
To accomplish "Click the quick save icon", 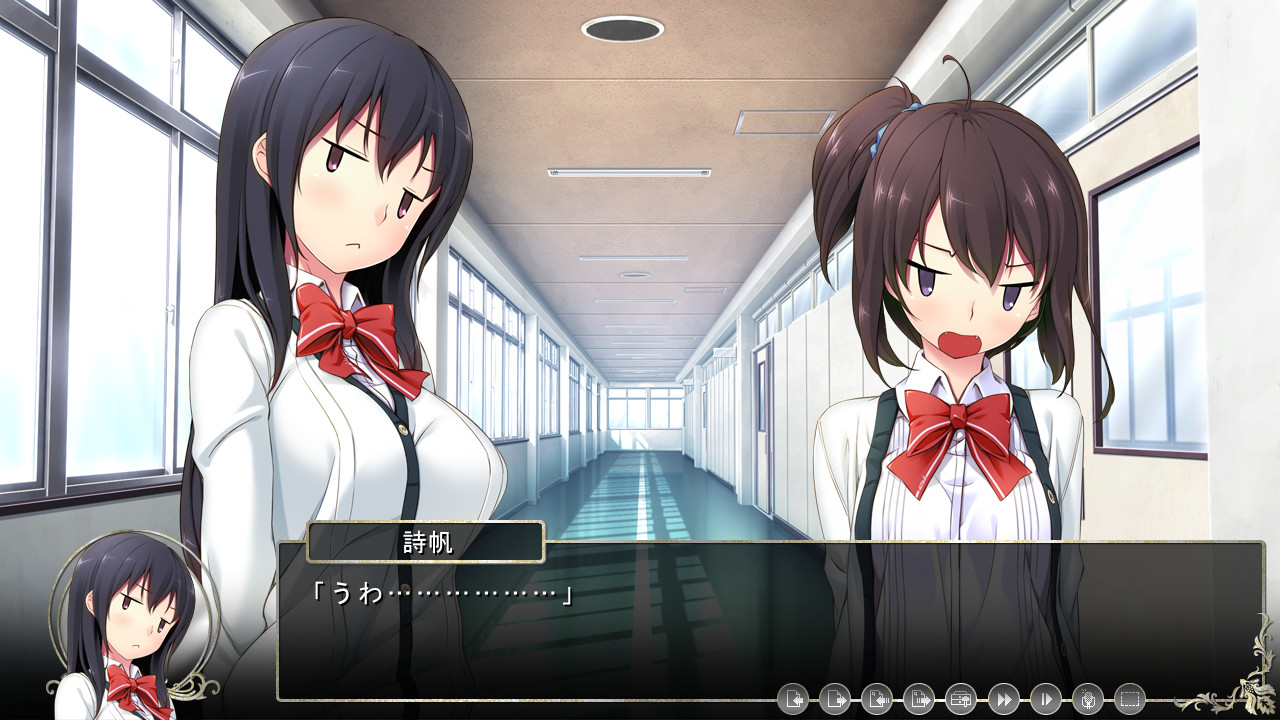I will [x=876, y=699].
